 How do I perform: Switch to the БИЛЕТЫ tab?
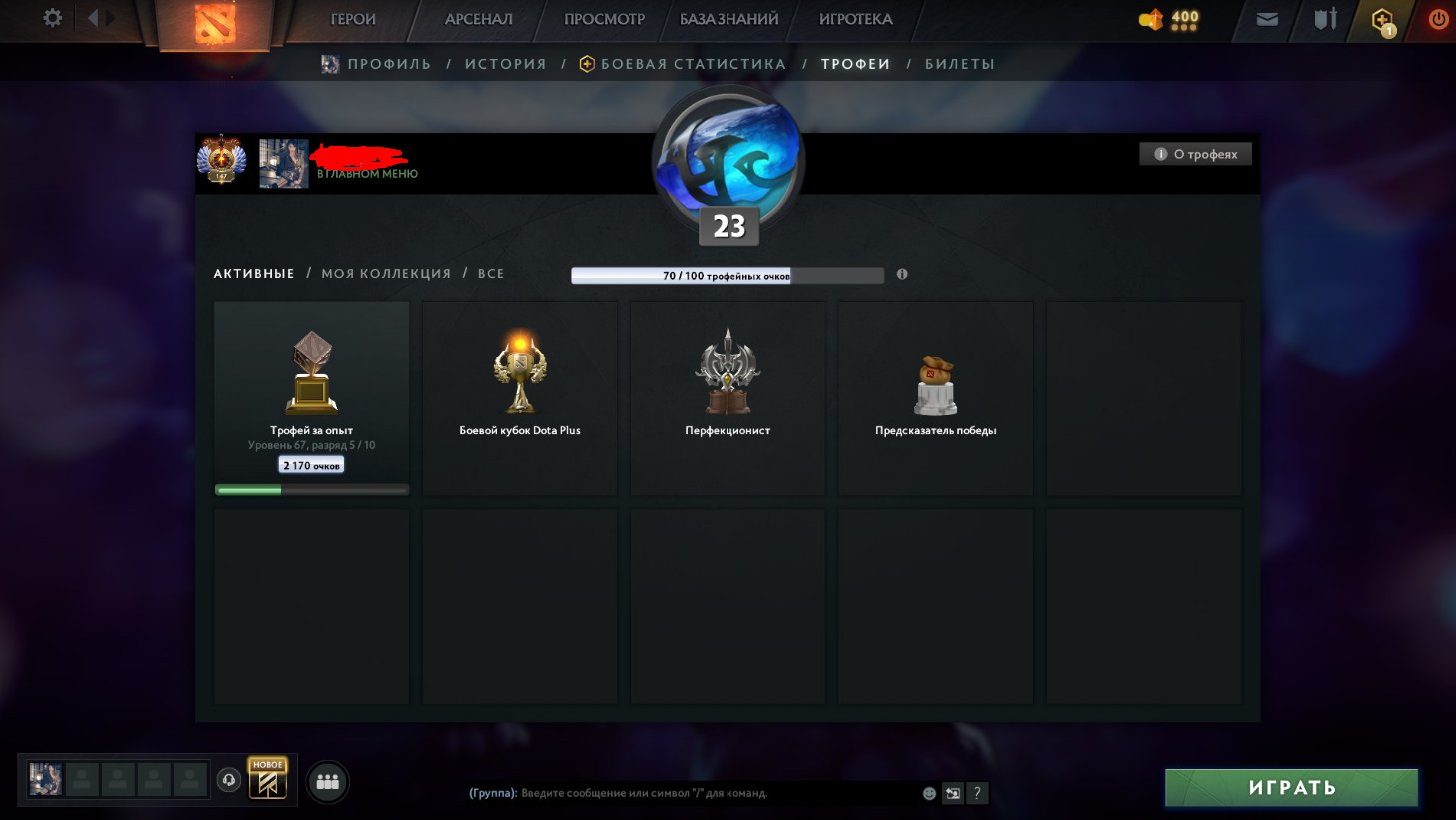point(961,63)
